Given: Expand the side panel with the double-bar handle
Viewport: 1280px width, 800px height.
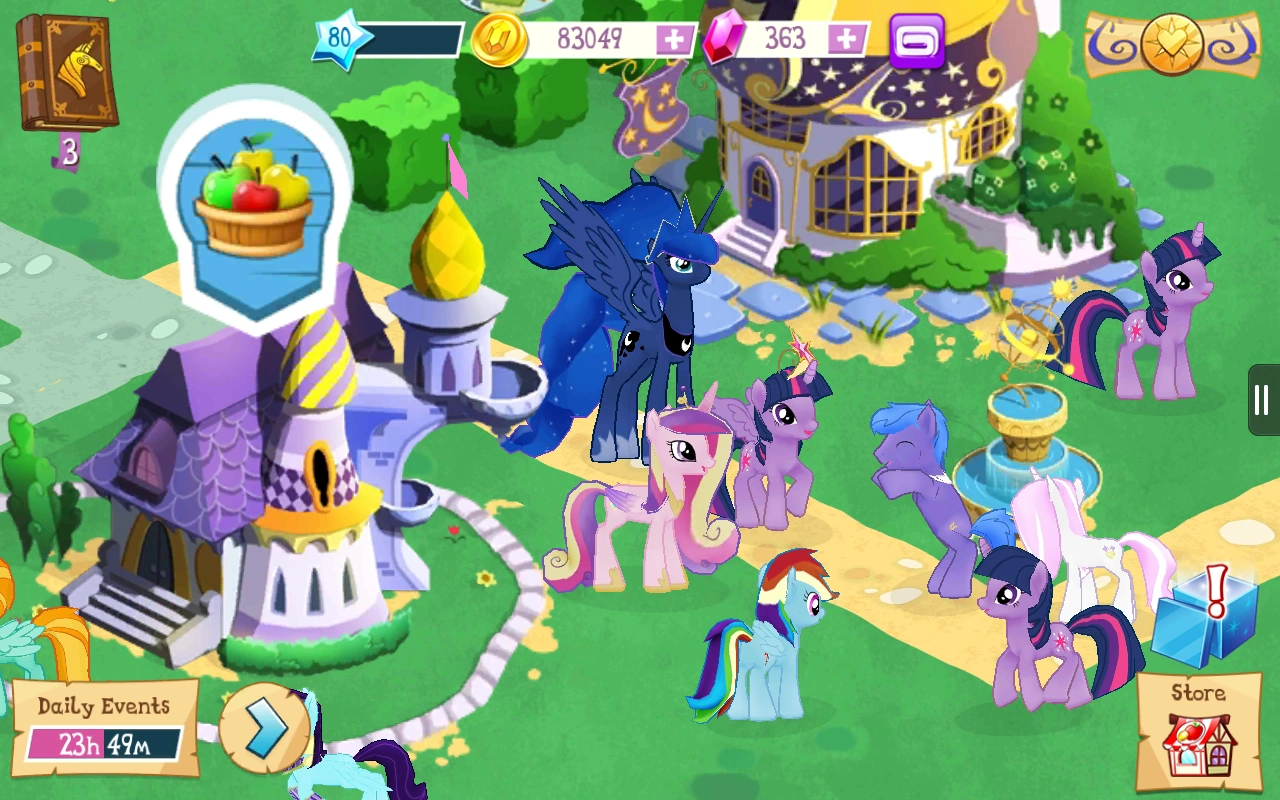Looking at the screenshot, I should tap(1260, 400).
